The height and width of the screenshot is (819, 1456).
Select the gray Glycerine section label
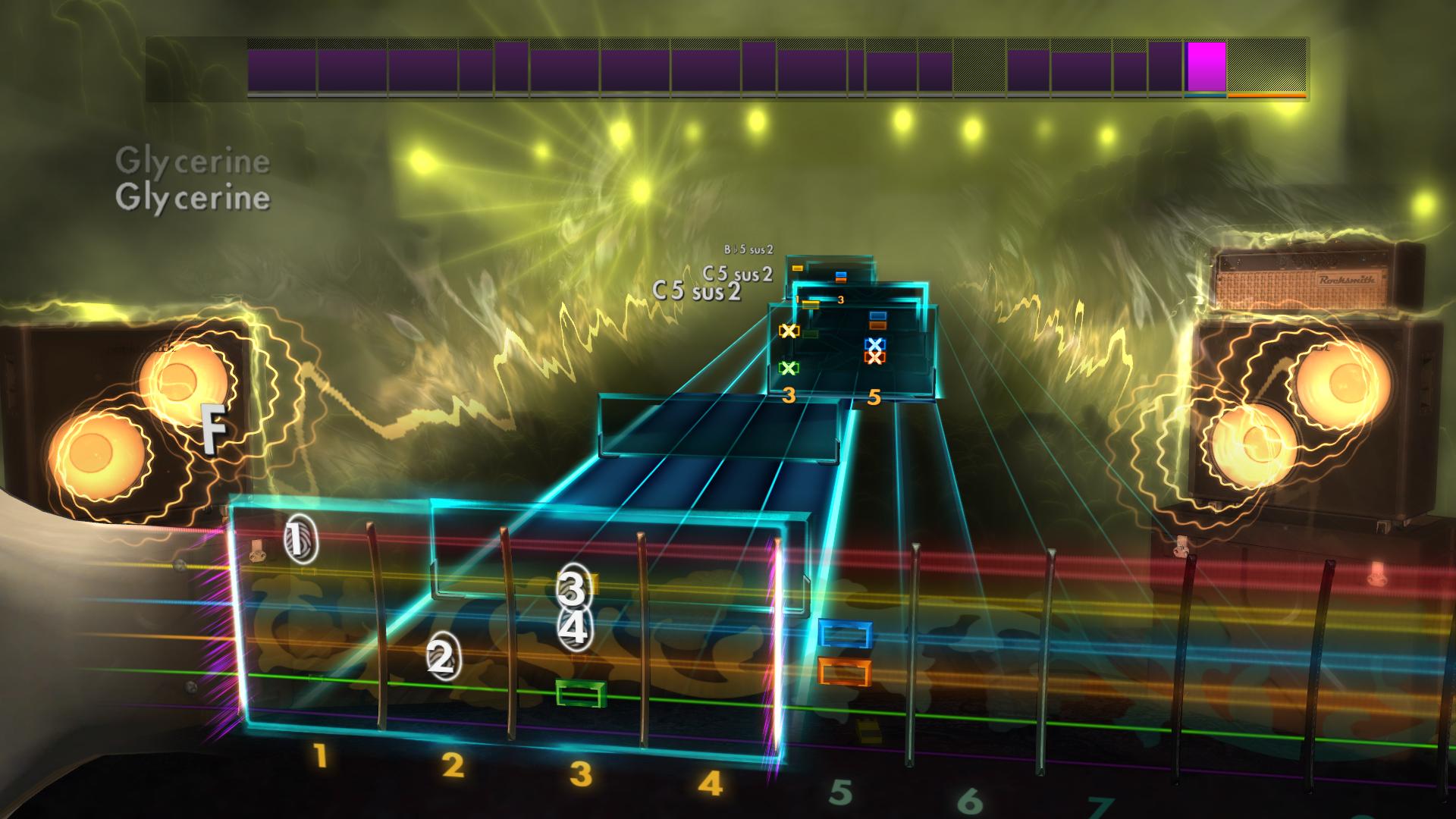(193, 159)
